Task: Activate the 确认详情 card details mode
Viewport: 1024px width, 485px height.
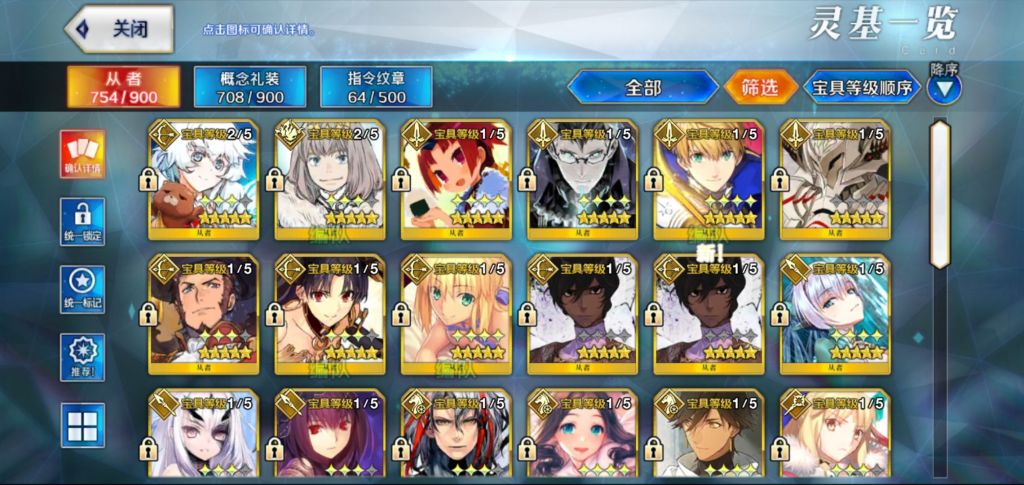Action: [82, 155]
